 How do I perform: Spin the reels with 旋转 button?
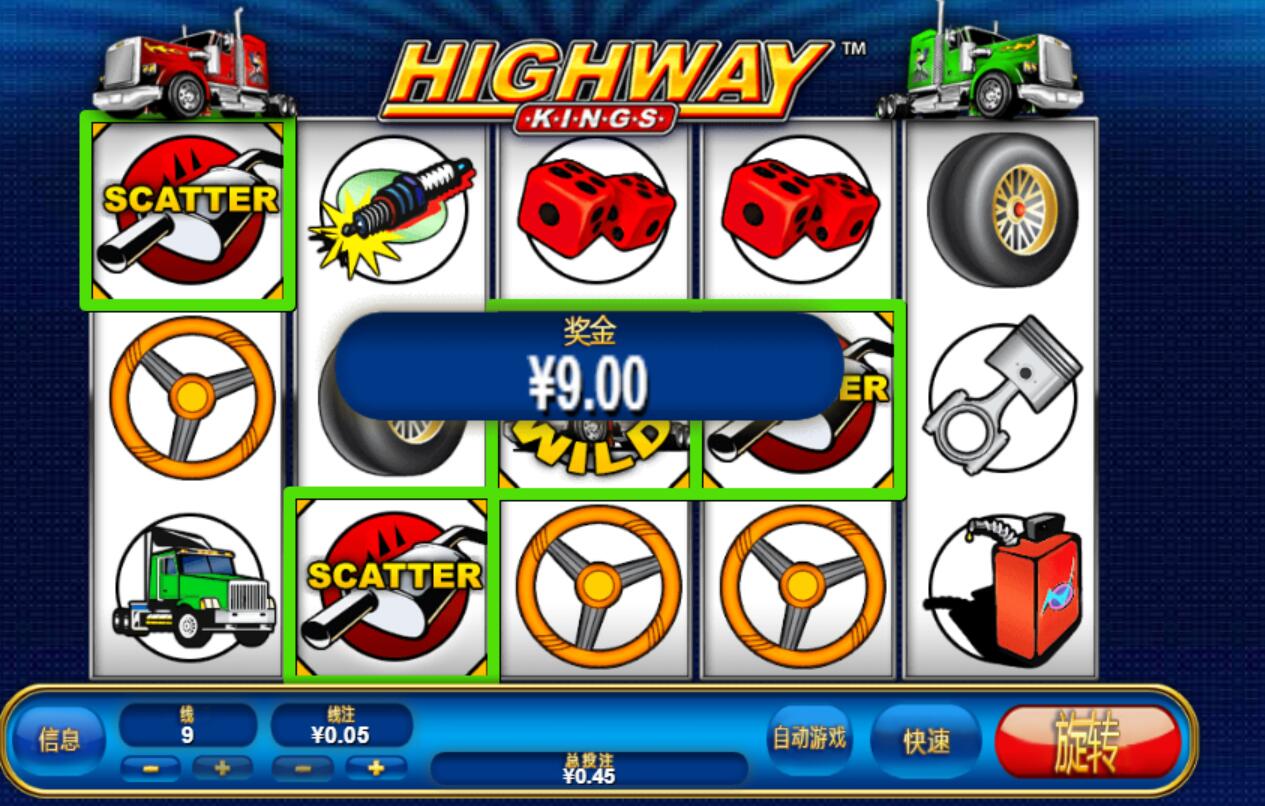pos(1087,742)
